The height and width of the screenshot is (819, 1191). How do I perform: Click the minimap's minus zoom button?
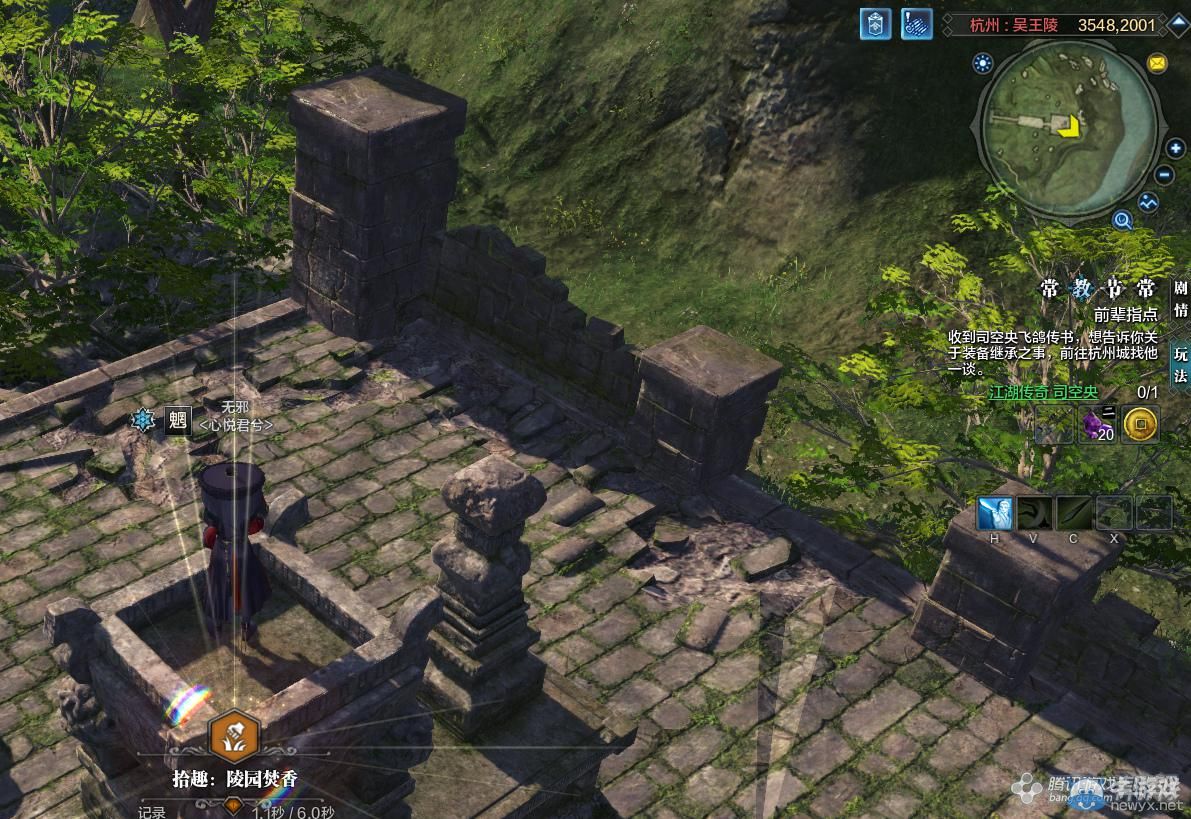point(1164,175)
